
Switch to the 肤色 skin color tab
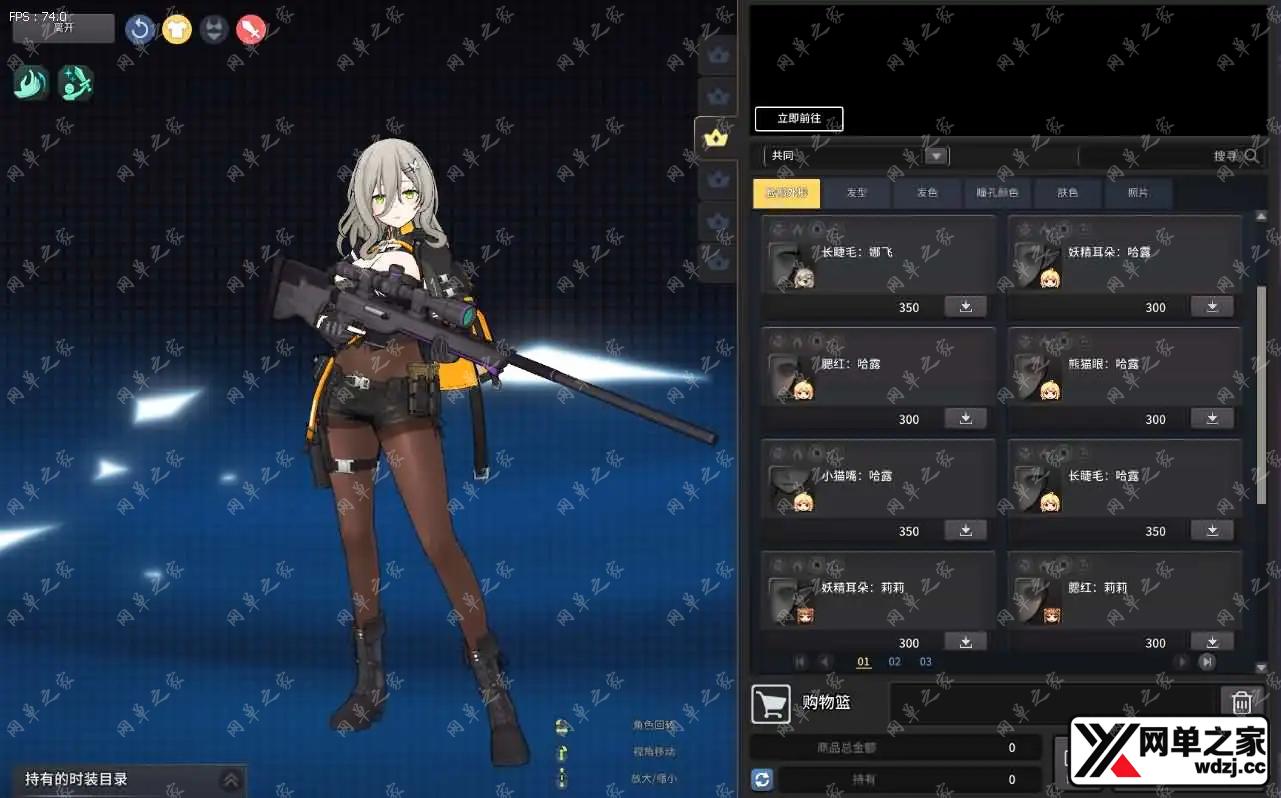pos(1068,193)
